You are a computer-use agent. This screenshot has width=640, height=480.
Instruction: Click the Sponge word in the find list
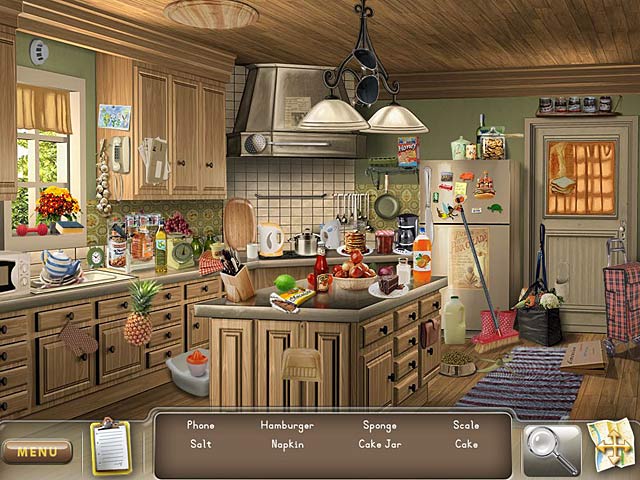pyautogui.click(x=379, y=425)
